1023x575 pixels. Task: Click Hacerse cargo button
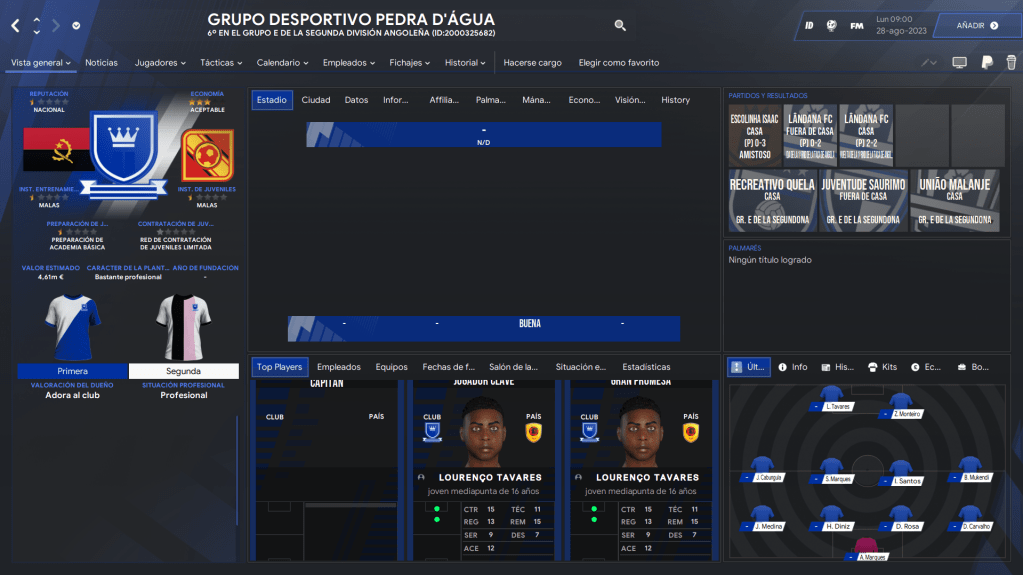(x=532, y=63)
